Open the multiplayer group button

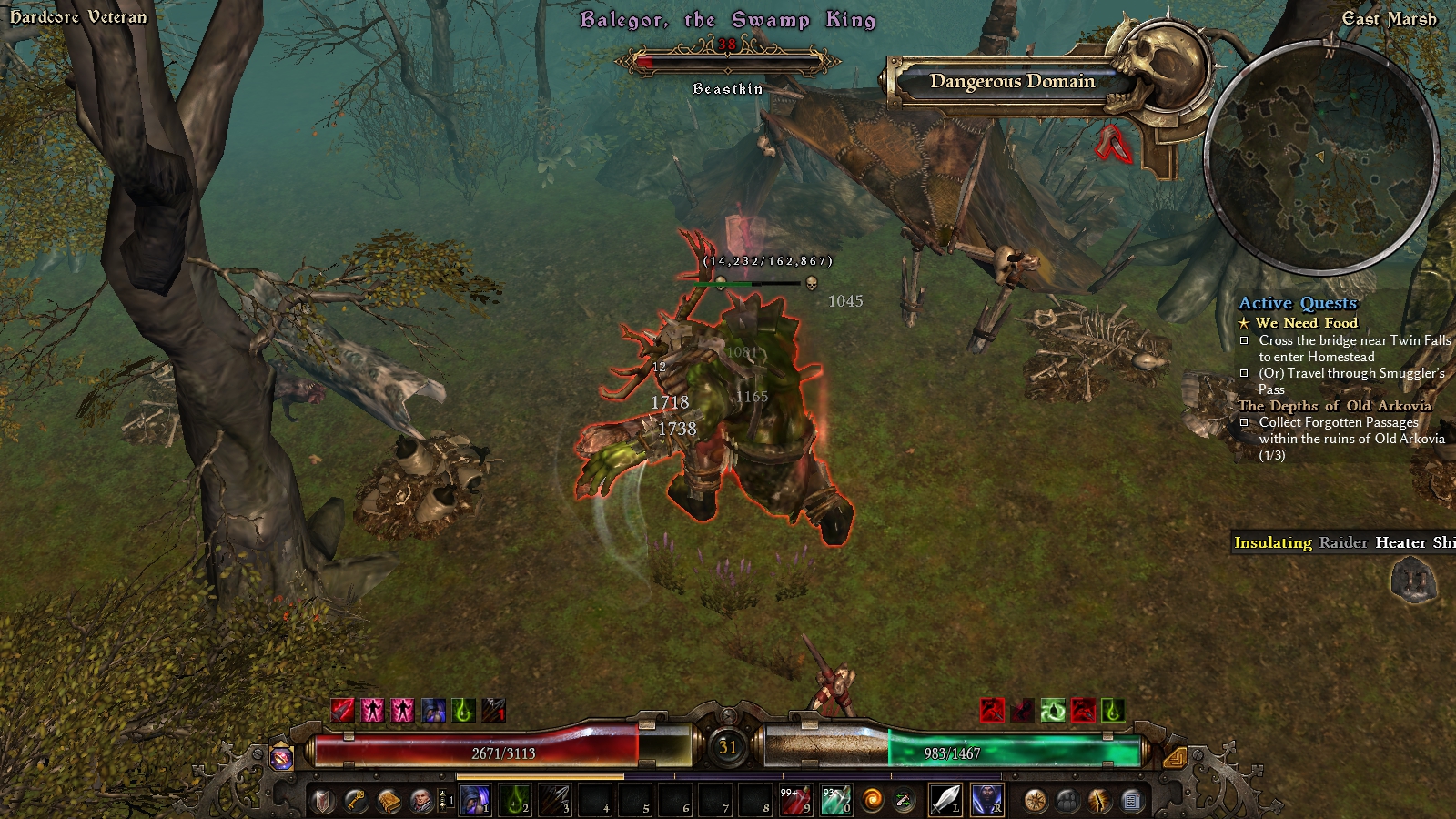tap(1067, 801)
